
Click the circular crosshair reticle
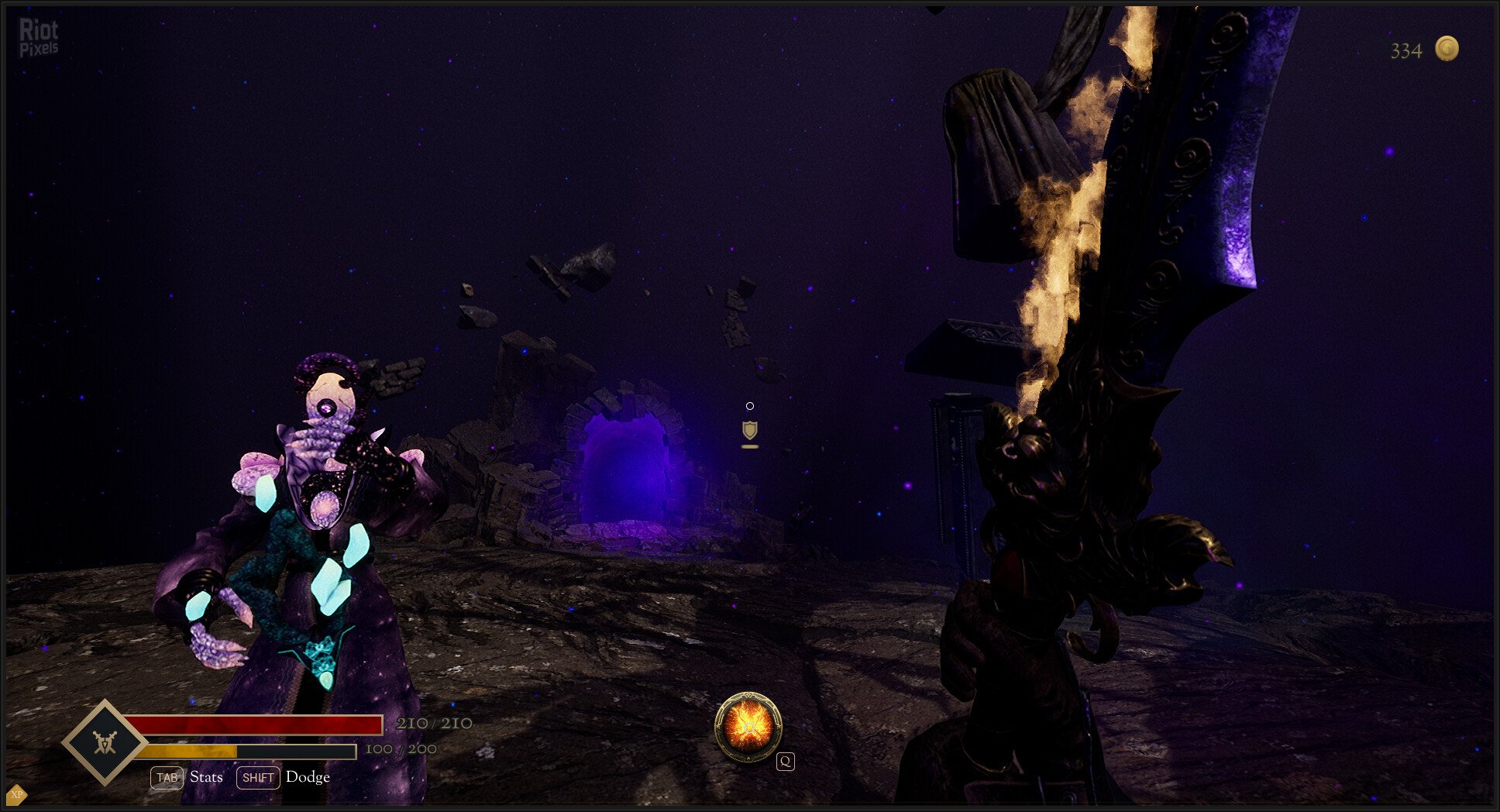coord(748,405)
